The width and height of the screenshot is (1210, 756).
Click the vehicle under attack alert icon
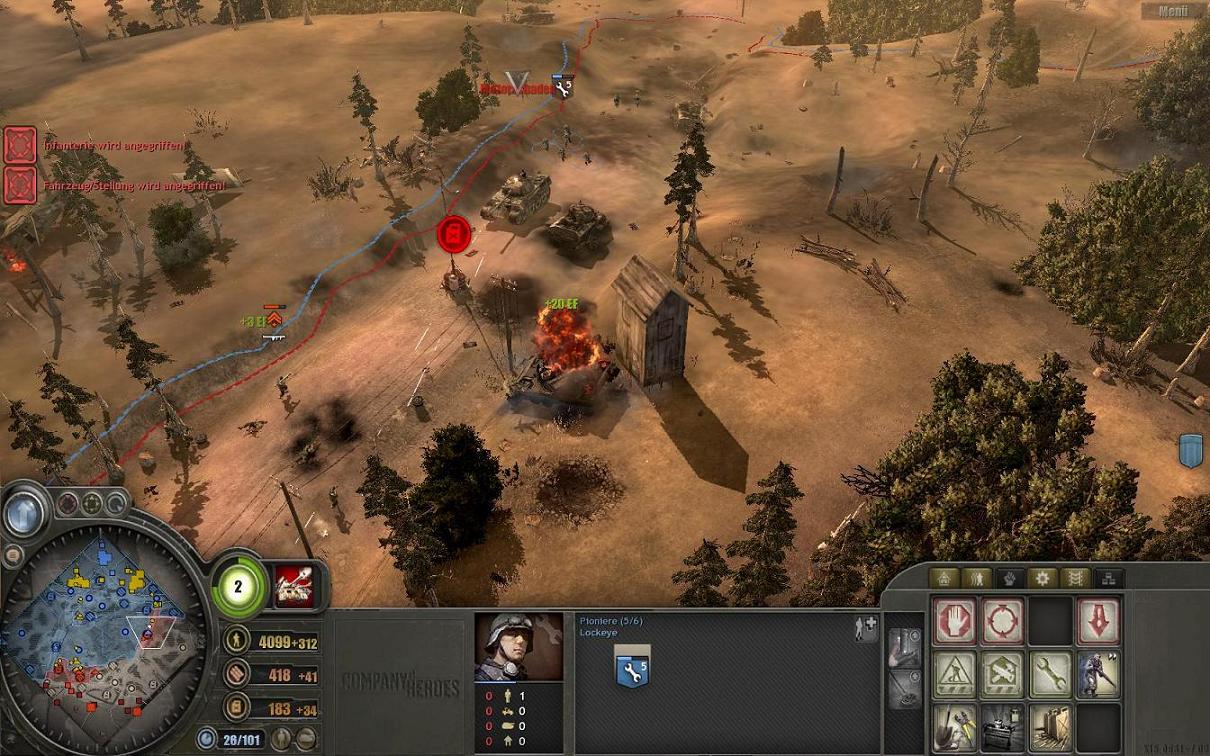tap(20, 185)
